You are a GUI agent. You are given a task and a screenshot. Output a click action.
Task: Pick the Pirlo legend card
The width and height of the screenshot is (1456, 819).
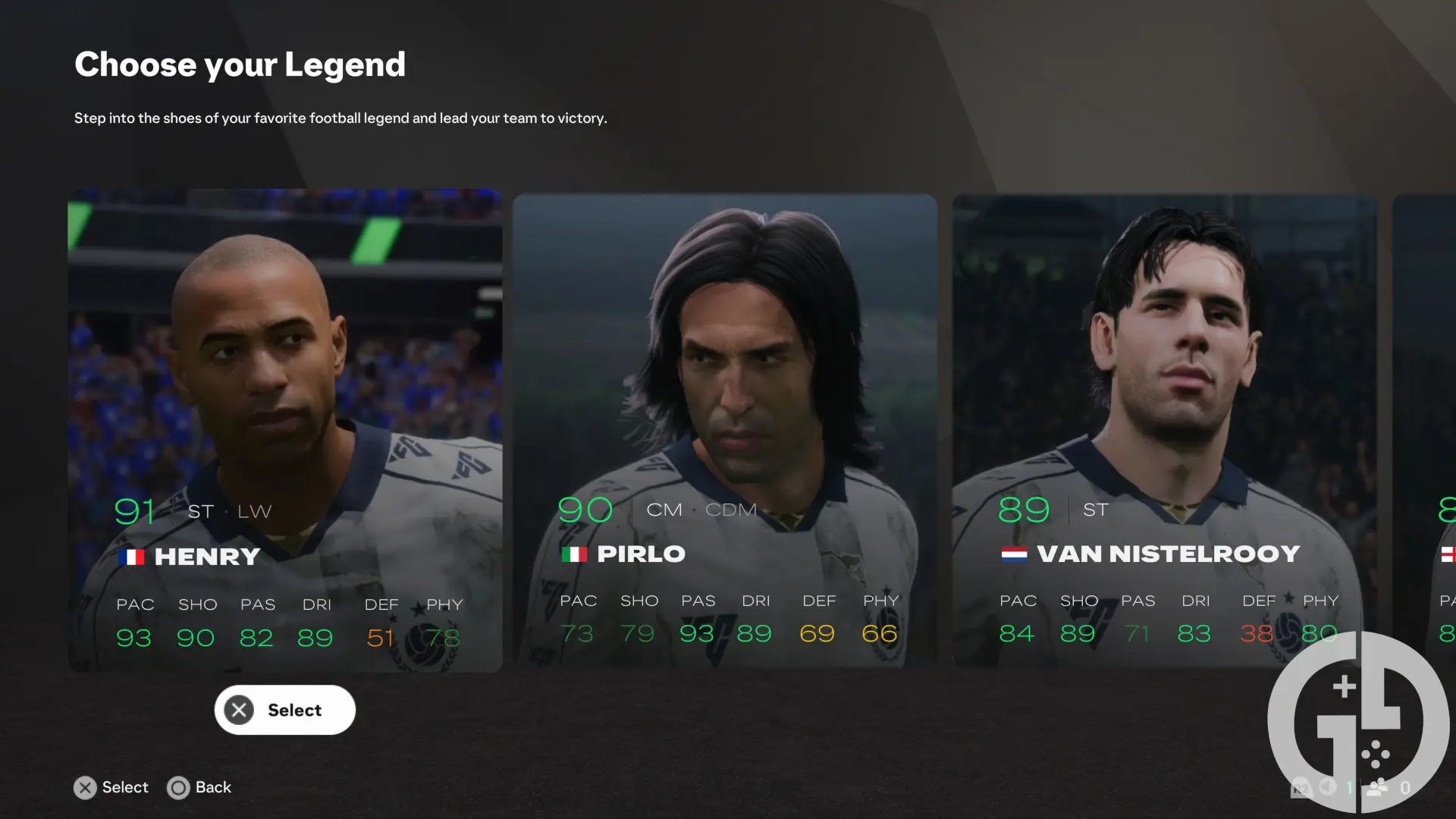pyautogui.click(x=724, y=429)
